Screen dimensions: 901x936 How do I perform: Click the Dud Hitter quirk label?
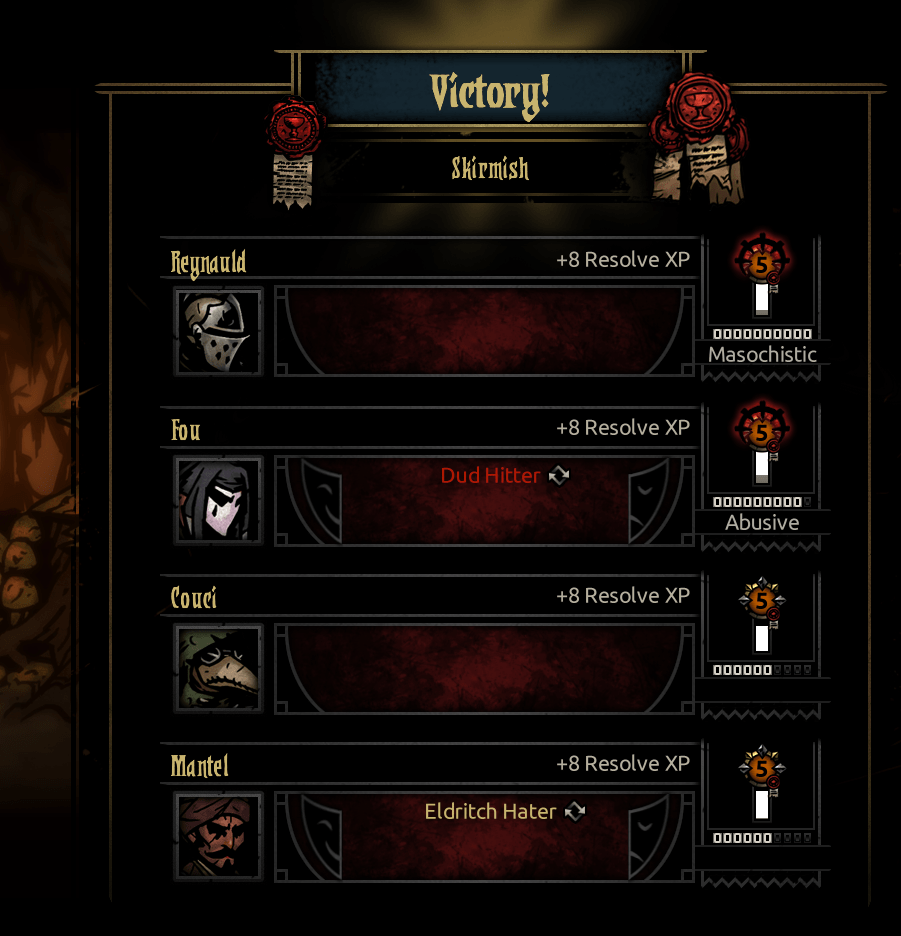coord(490,476)
